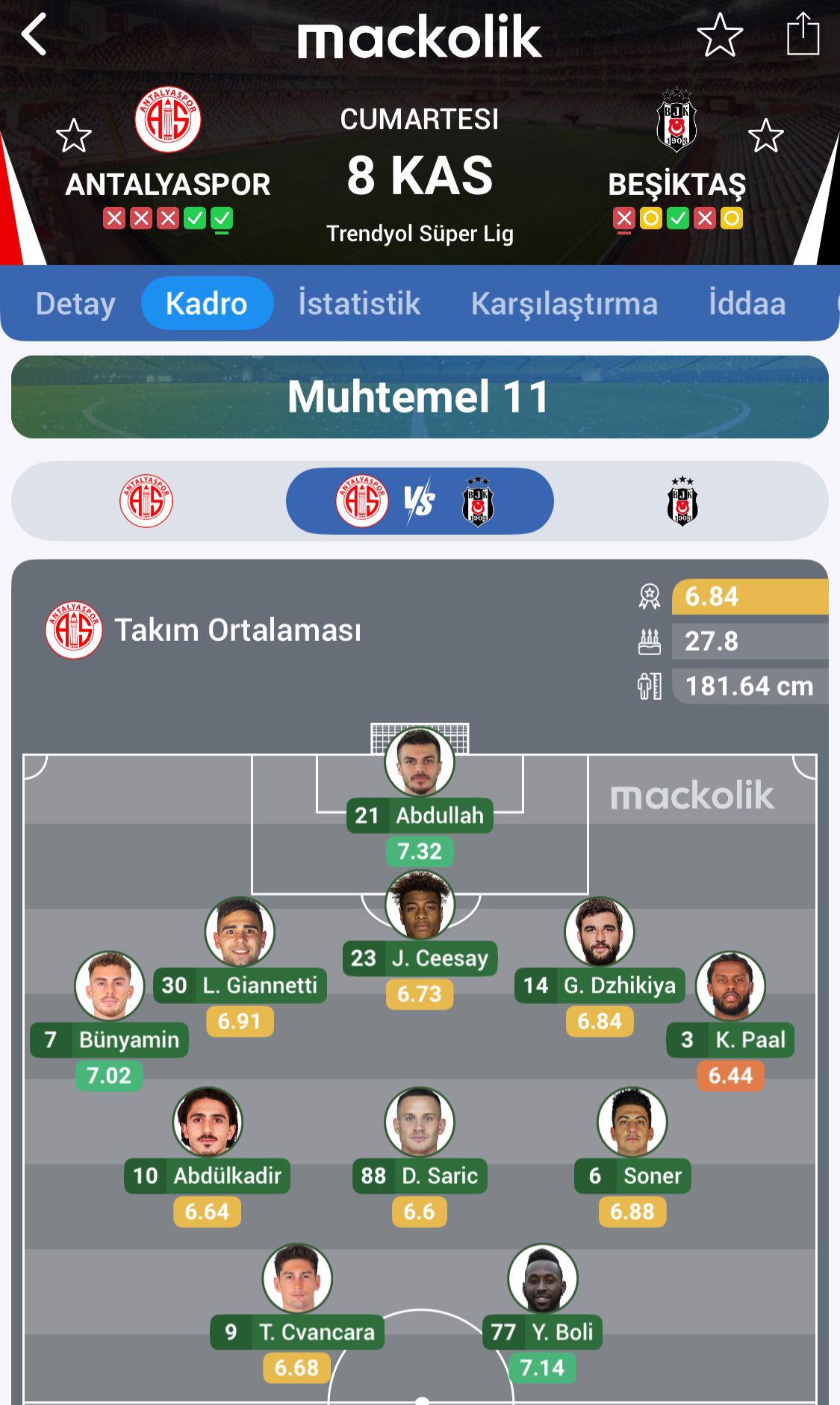Go back using the top-left arrow
The height and width of the screenshot is (1405, 840).
(34, 34)
